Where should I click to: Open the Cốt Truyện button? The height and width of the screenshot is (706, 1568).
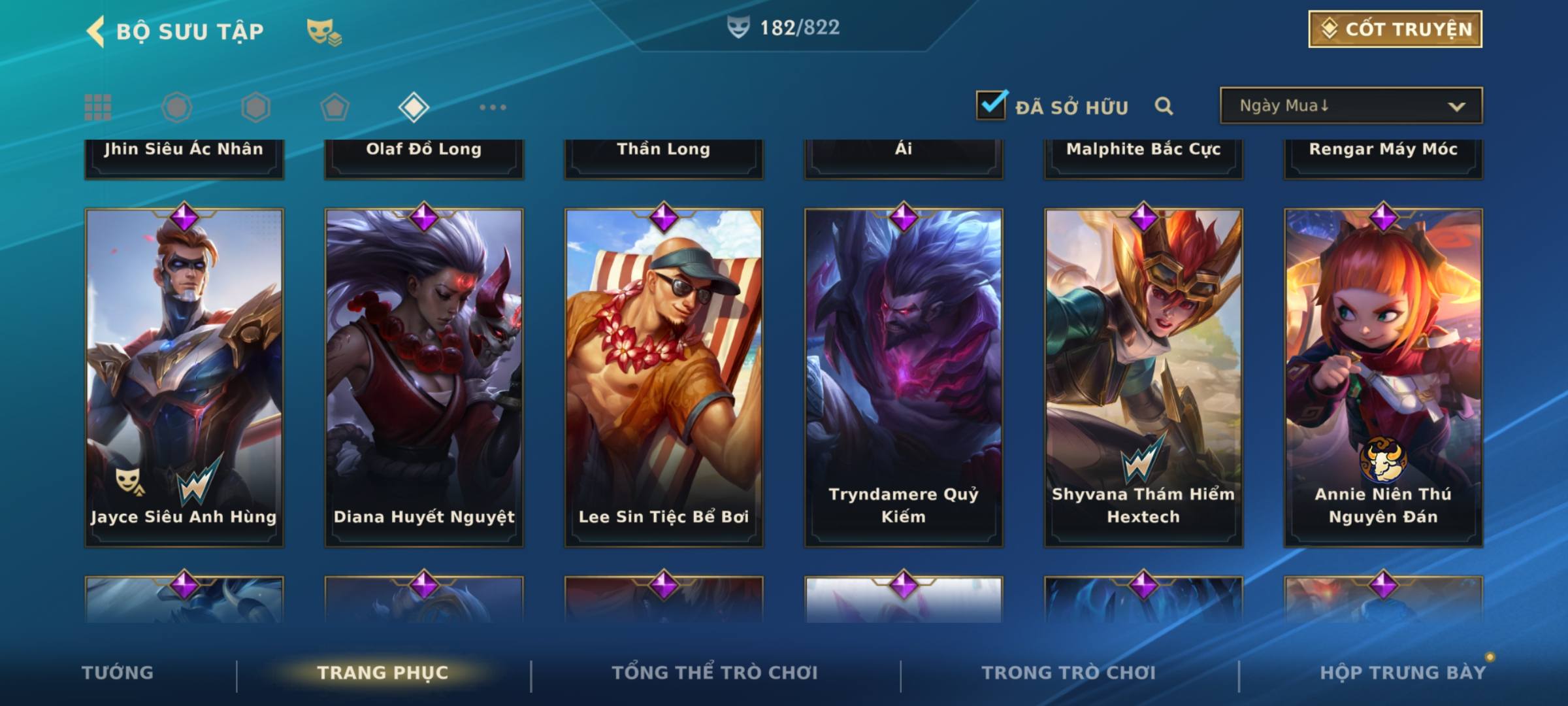coord(1395,29)
